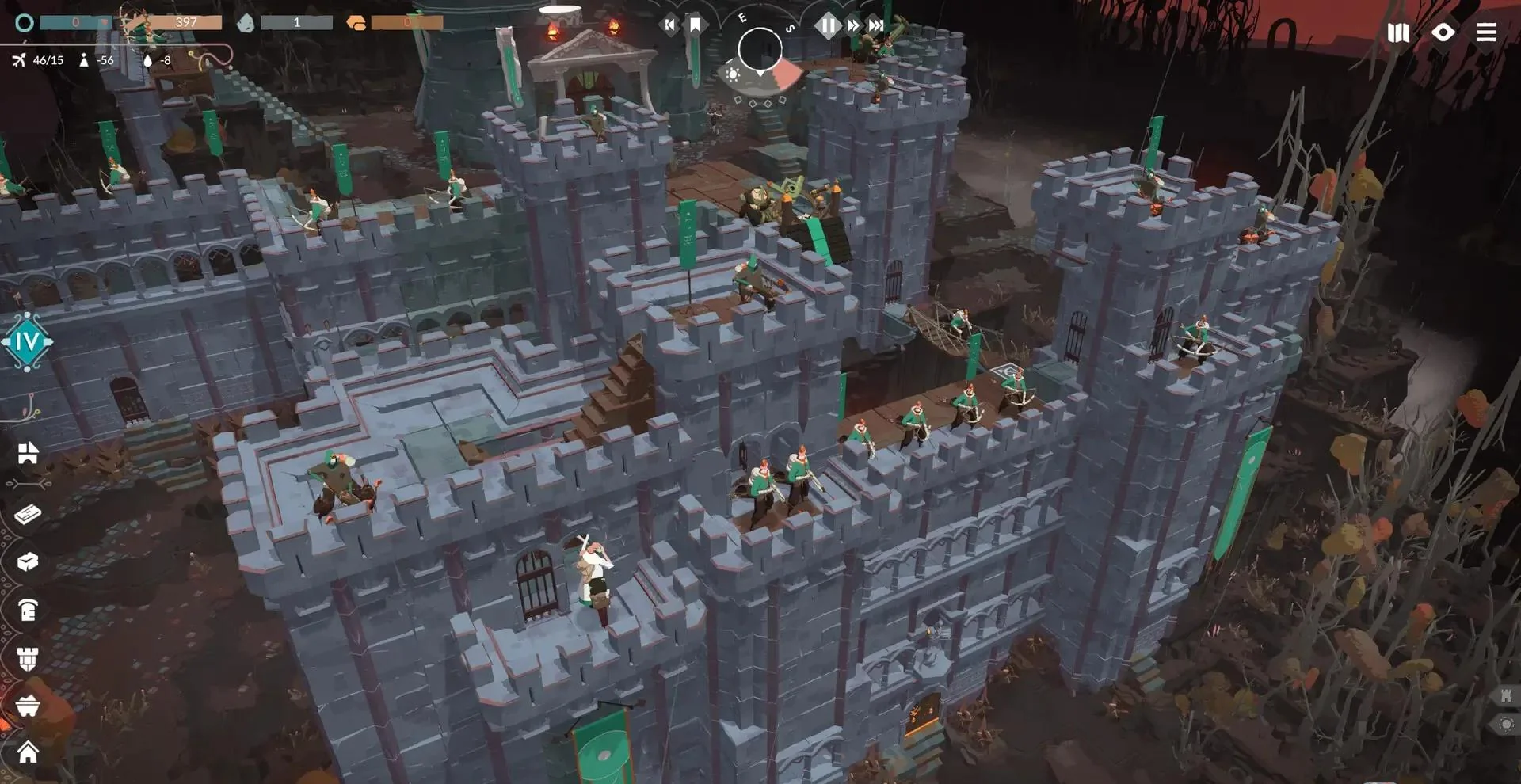Activate the fastest speed button
Screen dimensions: 1521x784
pyautogui.click(x=876, y=25)
